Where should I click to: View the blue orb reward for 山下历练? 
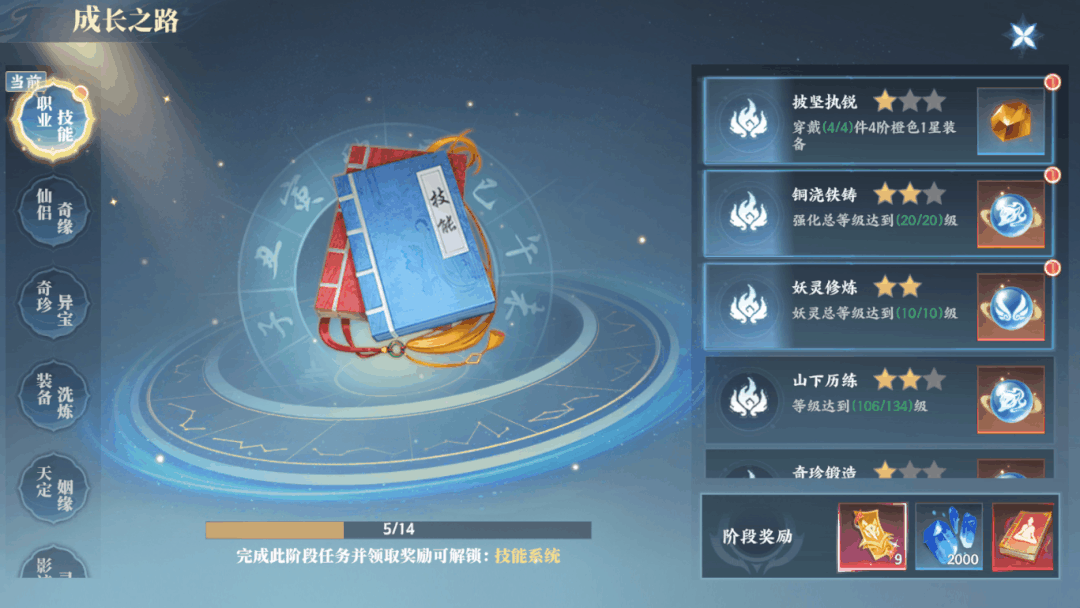1010,400
